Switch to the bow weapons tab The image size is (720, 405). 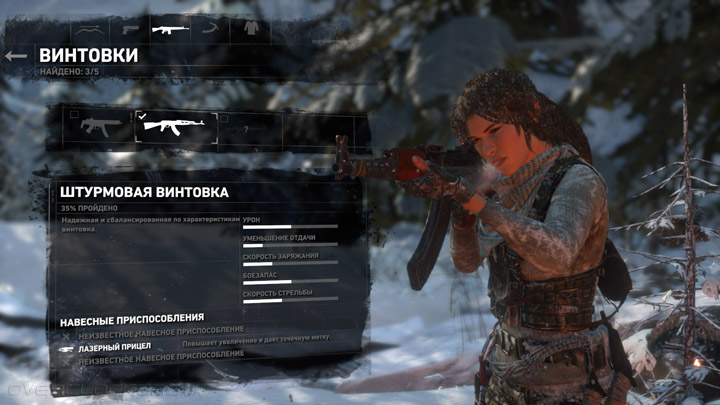click(91, 28)
